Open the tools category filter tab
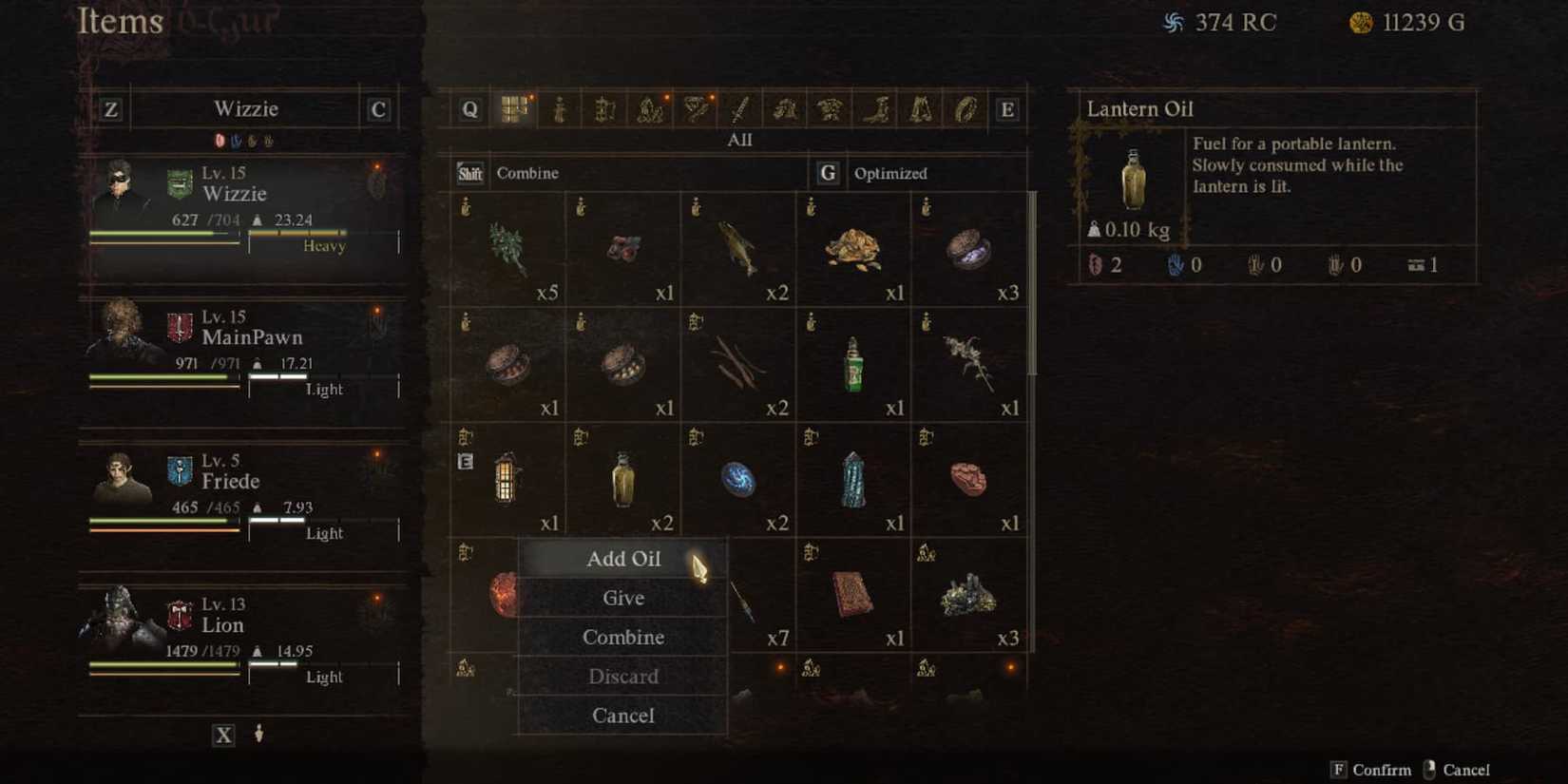 605,109
